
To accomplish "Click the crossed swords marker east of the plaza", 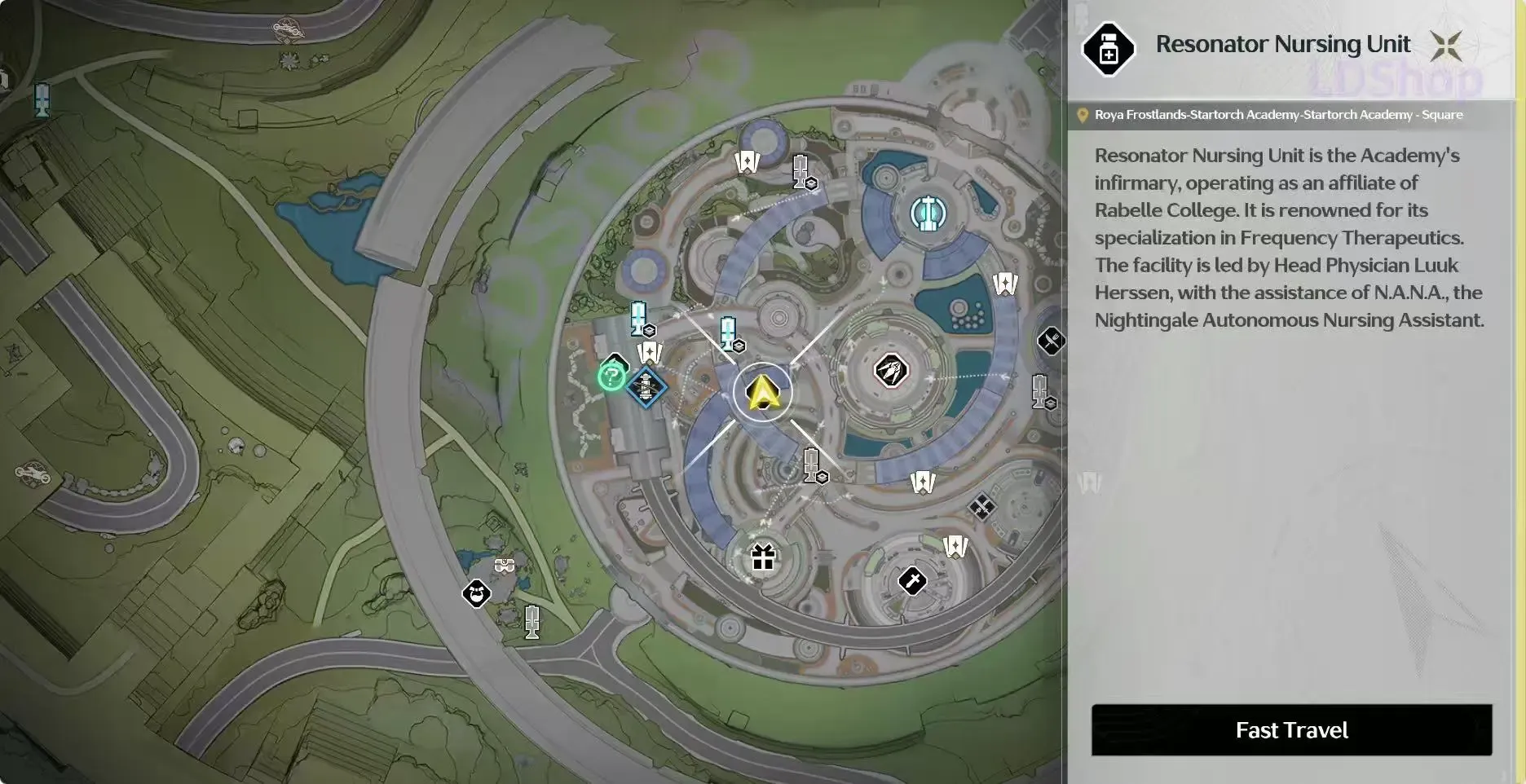I will (x=983, y=505).
